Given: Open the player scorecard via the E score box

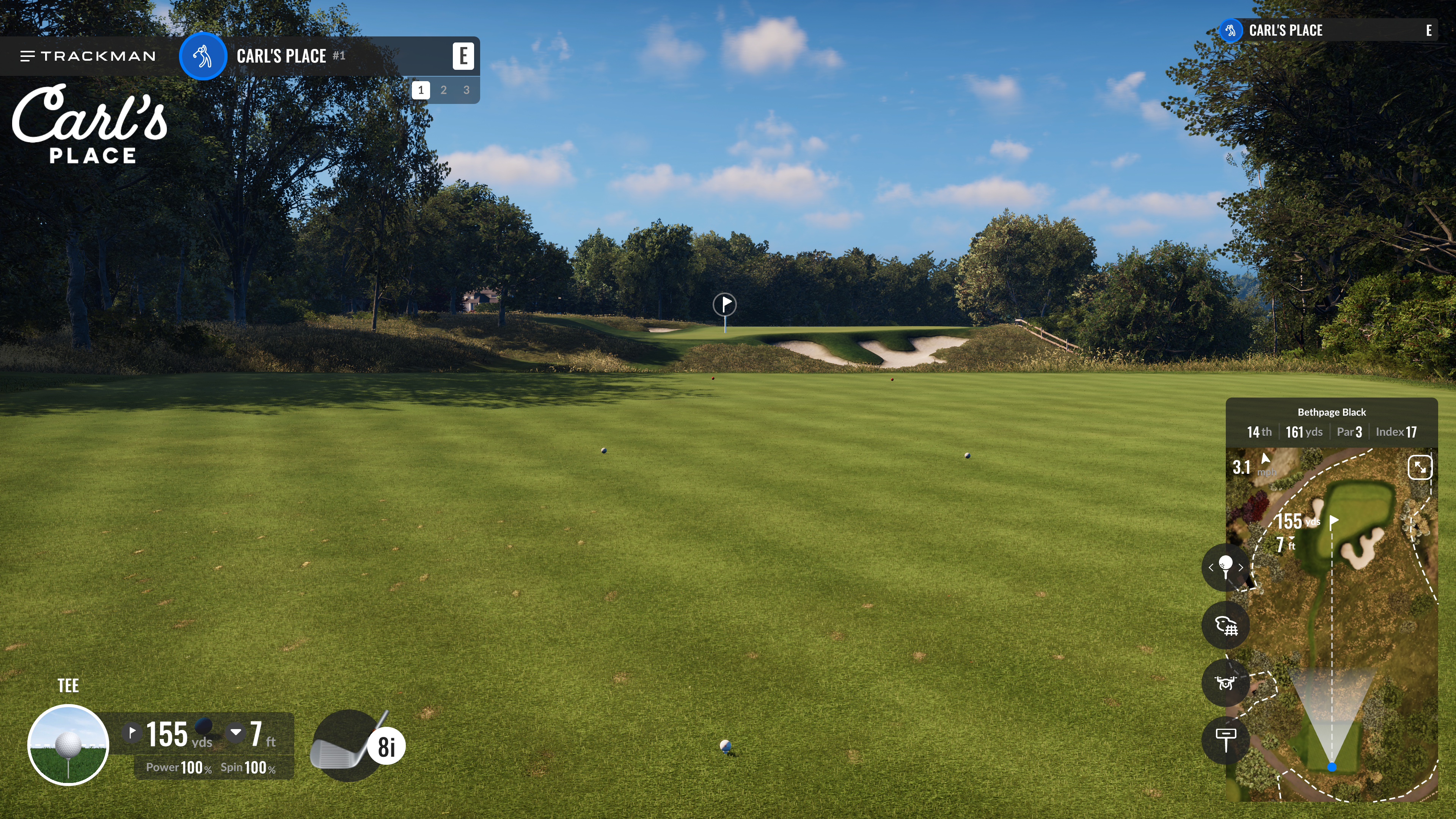Looking at the screenshot, I should (x=463, y=56).
